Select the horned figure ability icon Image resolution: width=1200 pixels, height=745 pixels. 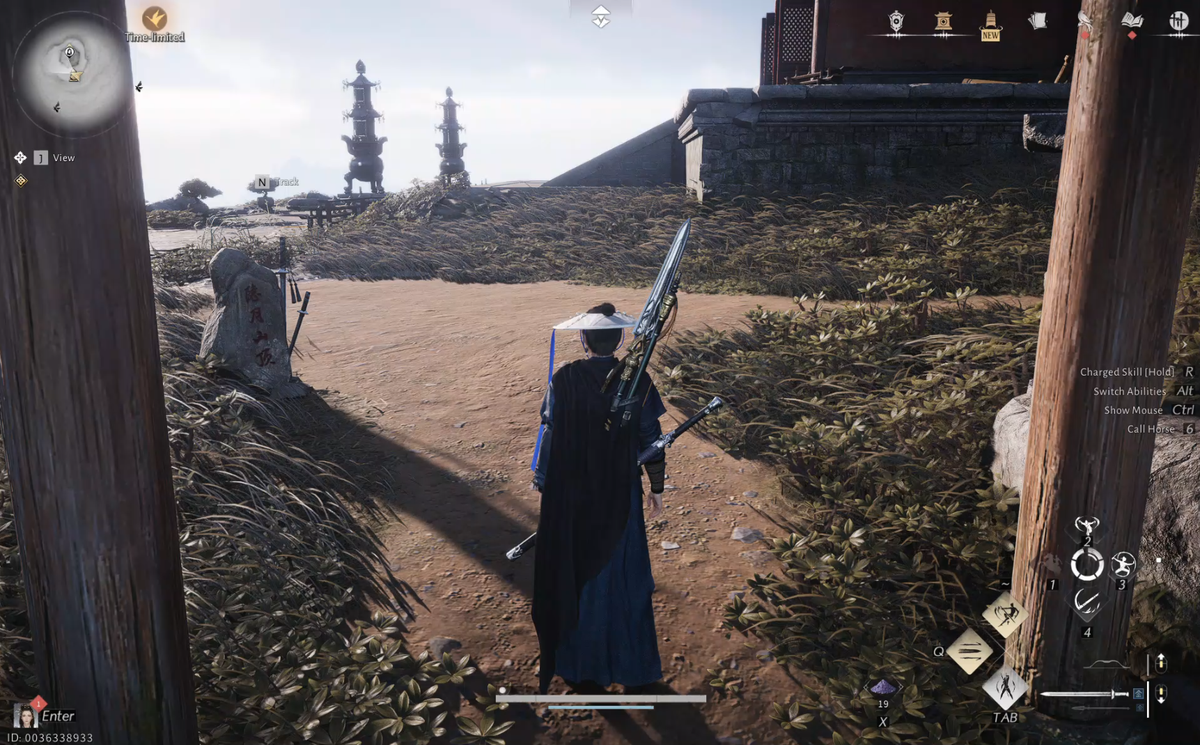1087,526
